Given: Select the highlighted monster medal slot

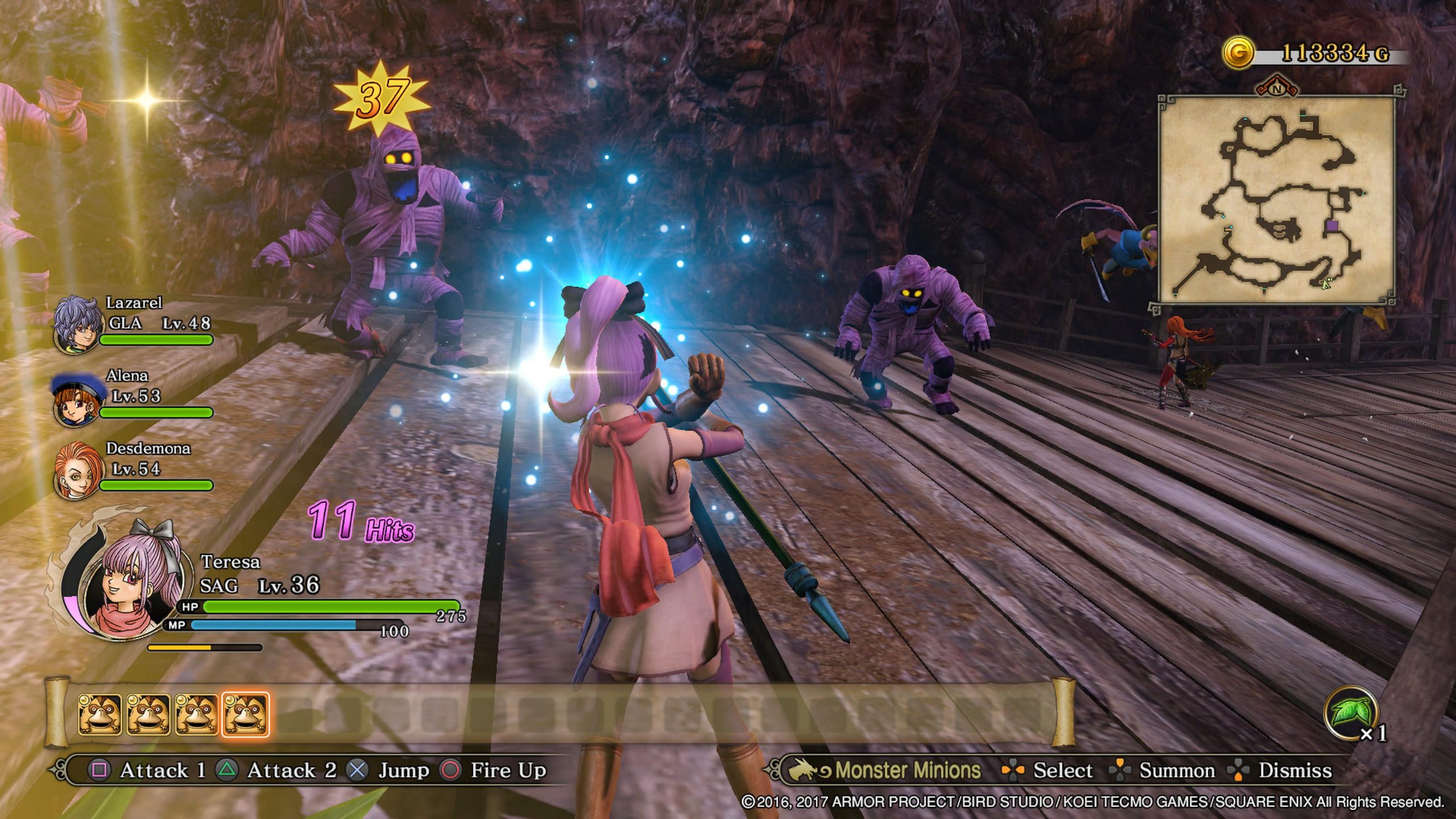Looking at the screenshot, I should pos(245,714).
